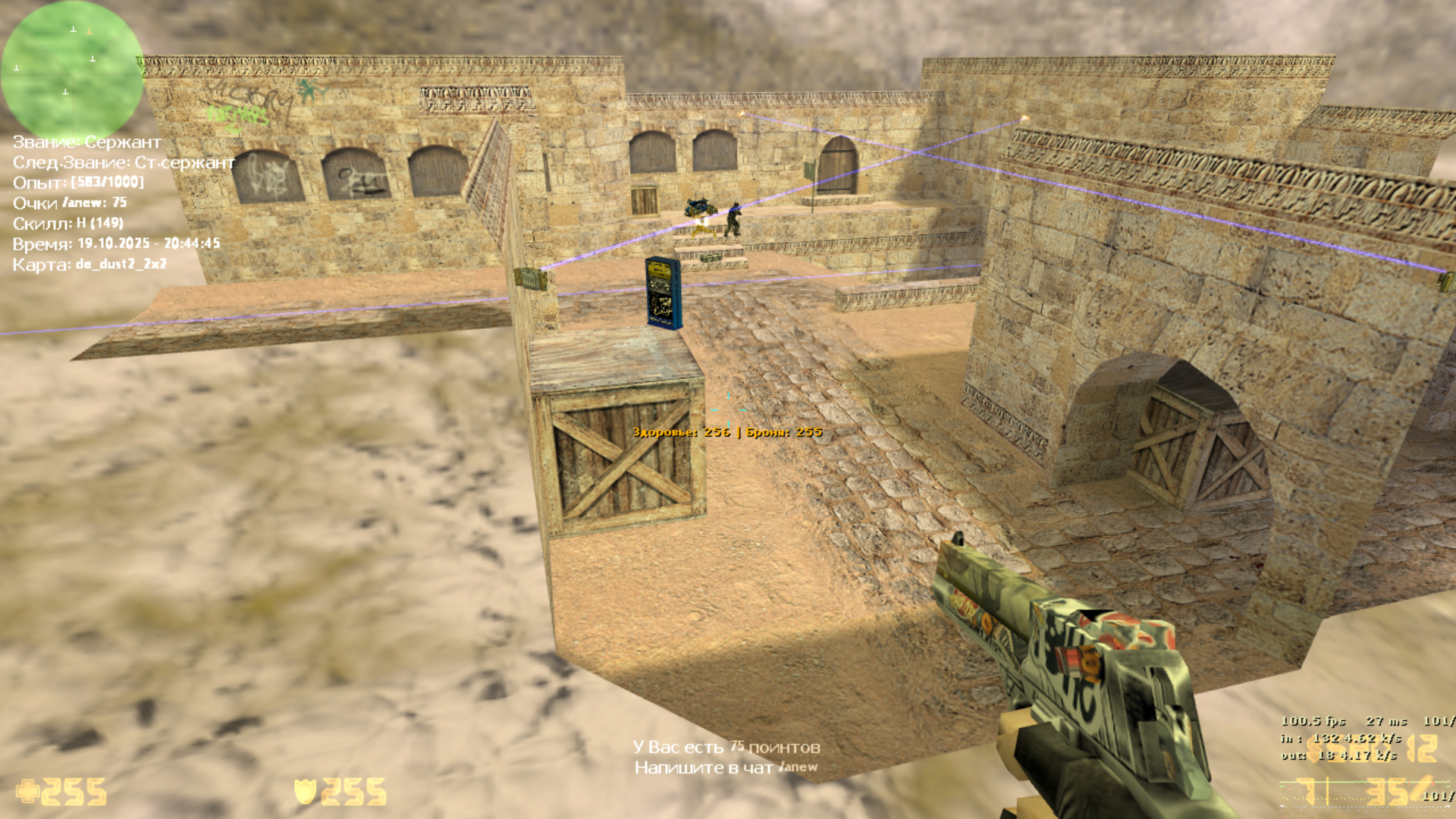1456x819 pixels.
Task: Click the 'Скилл: H (149)' stat line
Action: pos(68,224)
